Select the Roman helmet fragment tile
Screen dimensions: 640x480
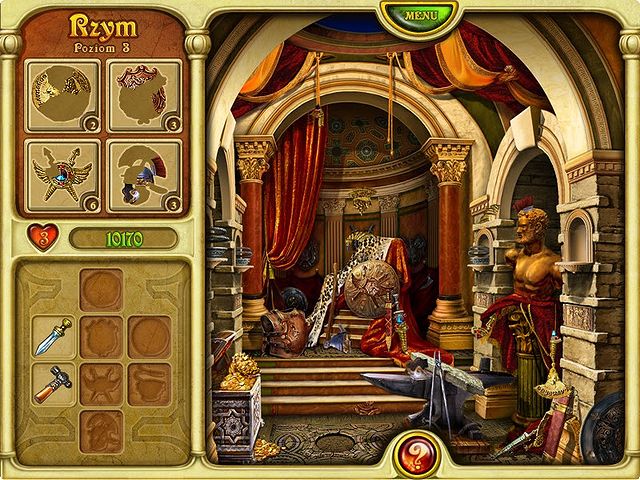coord(144,176)
